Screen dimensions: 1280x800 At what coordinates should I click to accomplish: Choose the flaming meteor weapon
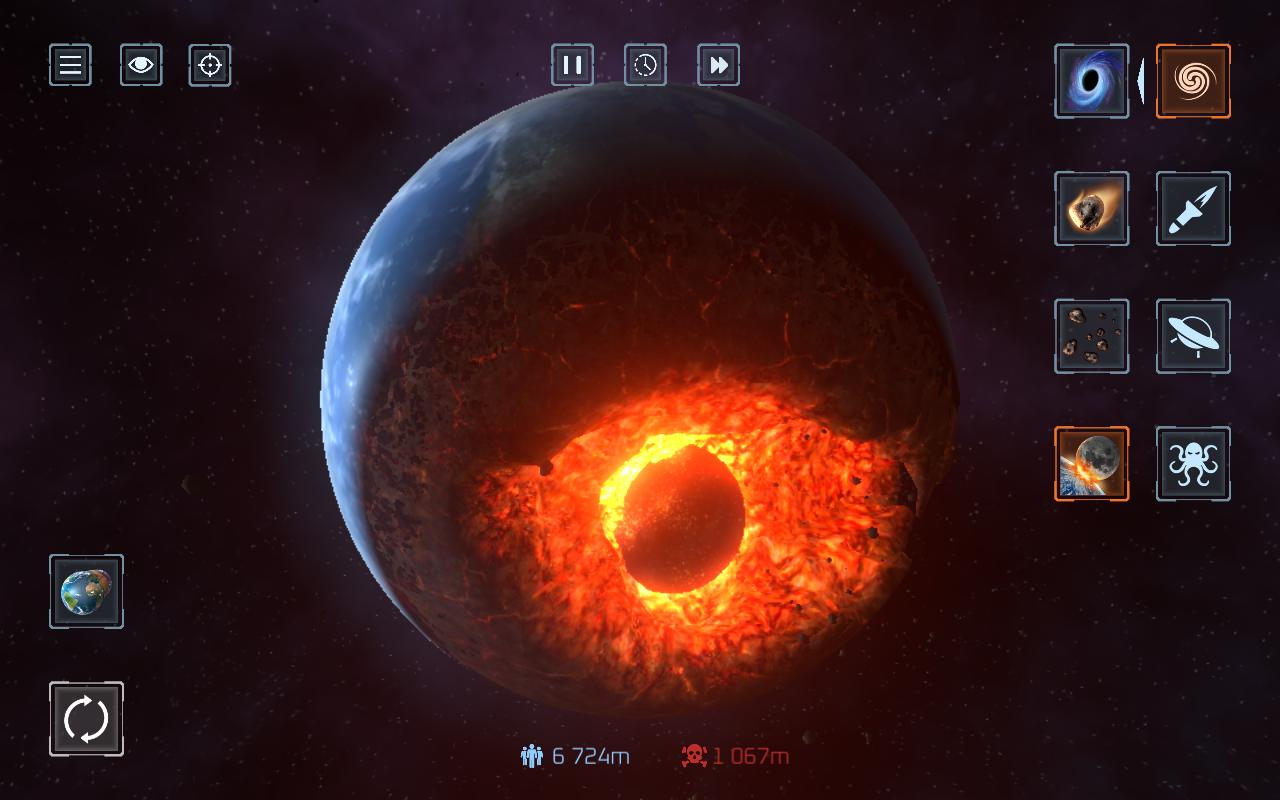click(x=1091, y=209)
